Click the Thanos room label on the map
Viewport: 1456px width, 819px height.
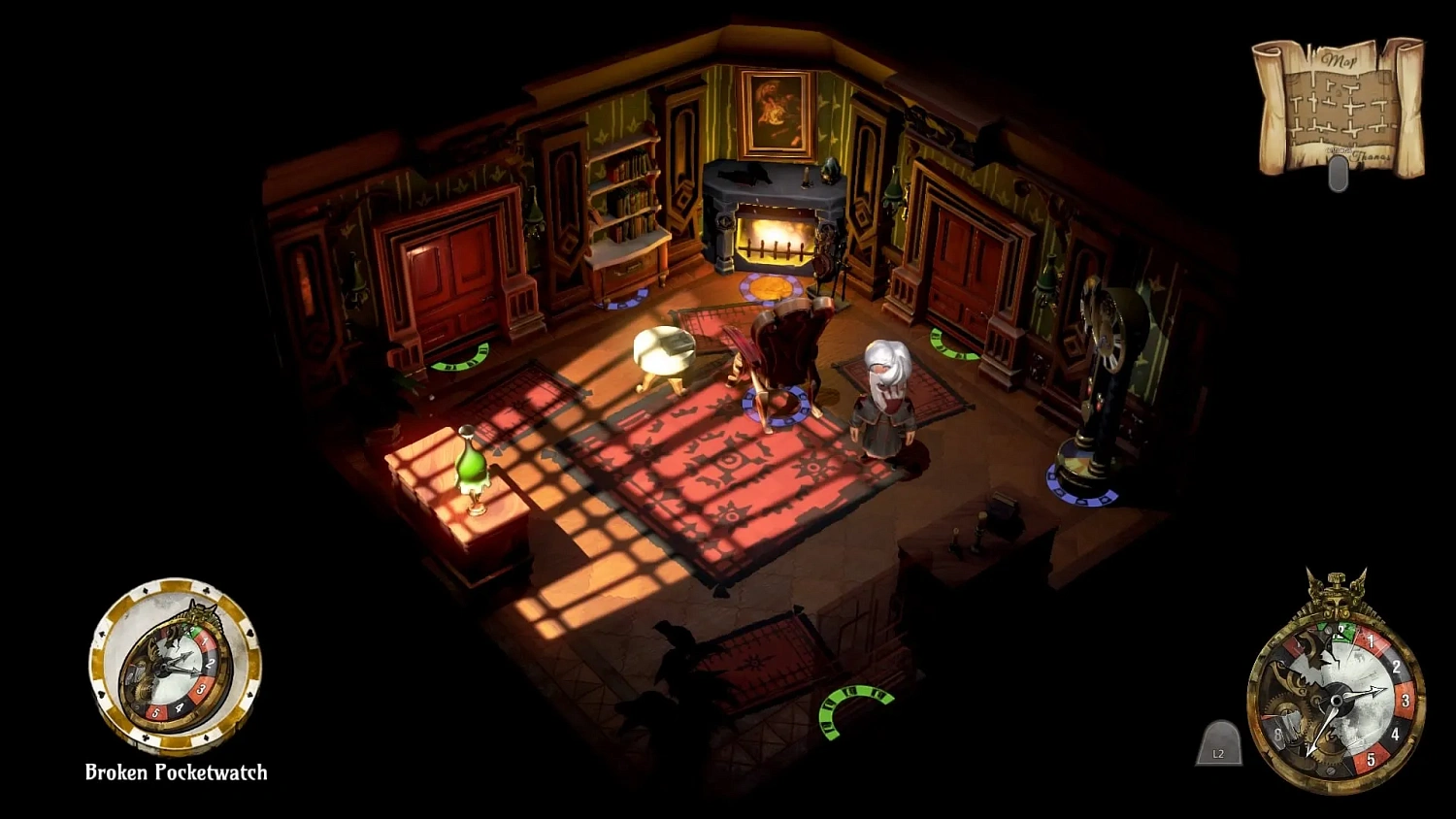click(x=1372, y=155)
